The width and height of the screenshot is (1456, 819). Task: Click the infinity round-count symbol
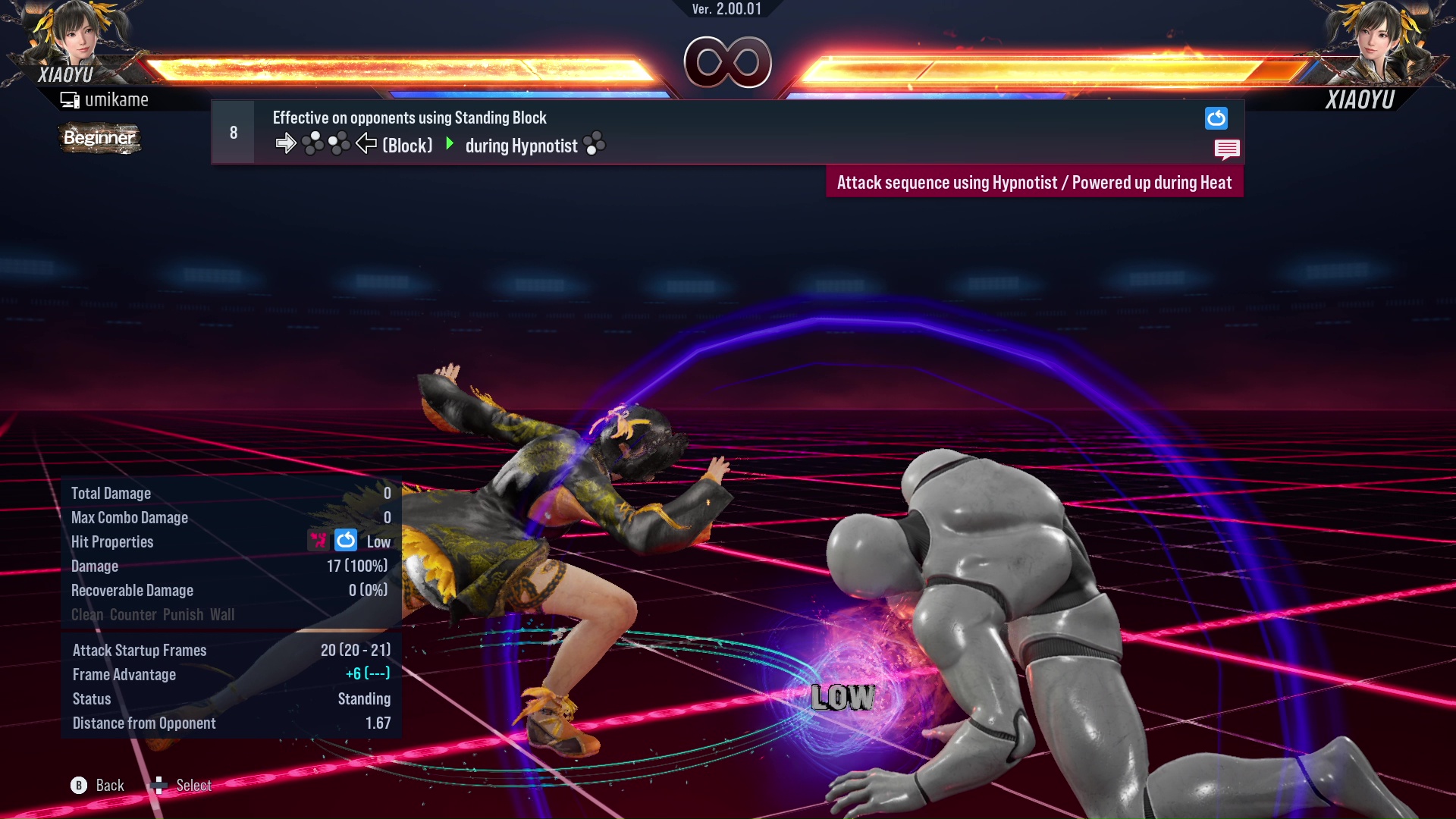[729, 62]
